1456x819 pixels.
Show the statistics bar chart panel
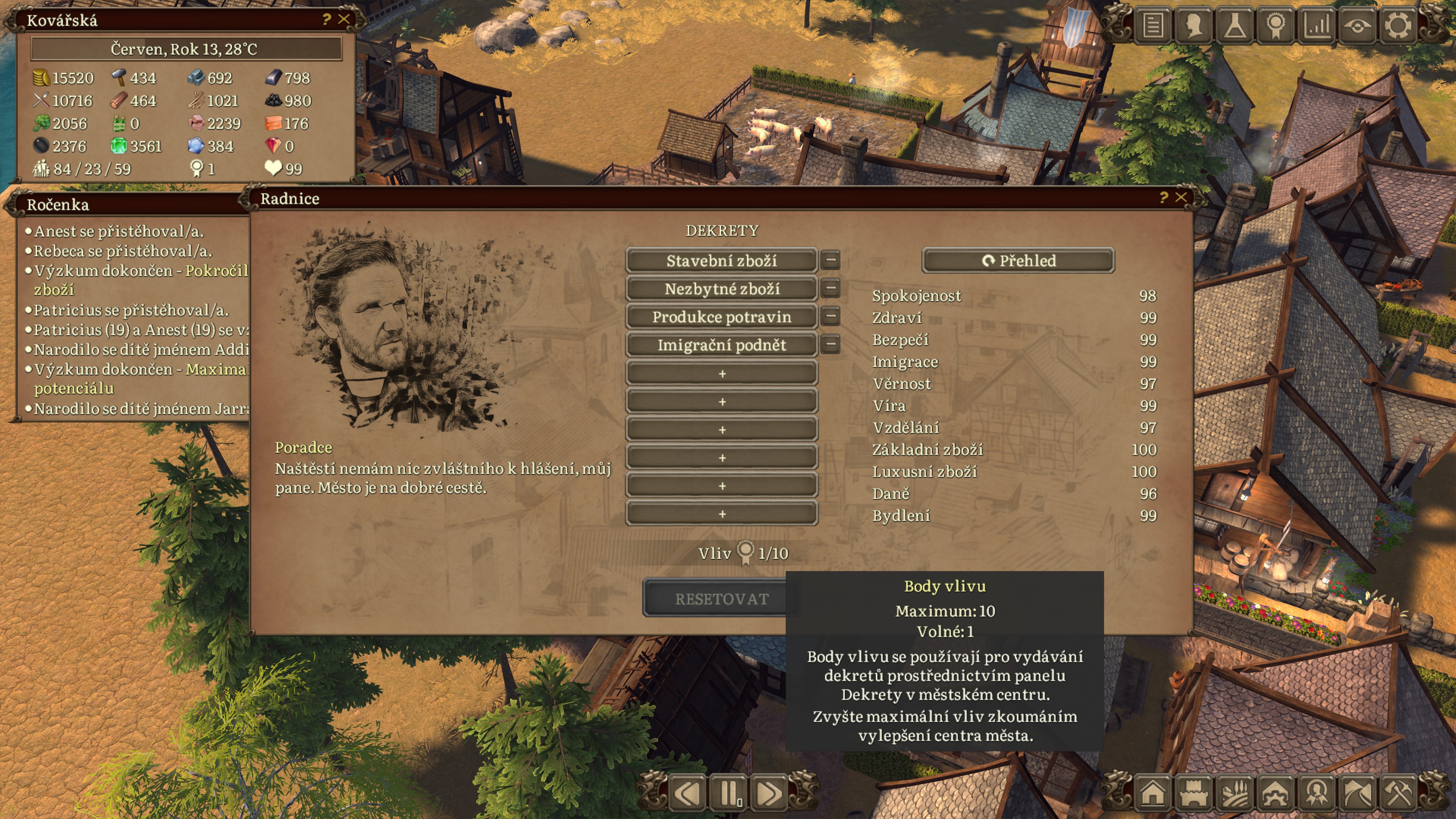pyautogui.click(x=1316, y=25)
